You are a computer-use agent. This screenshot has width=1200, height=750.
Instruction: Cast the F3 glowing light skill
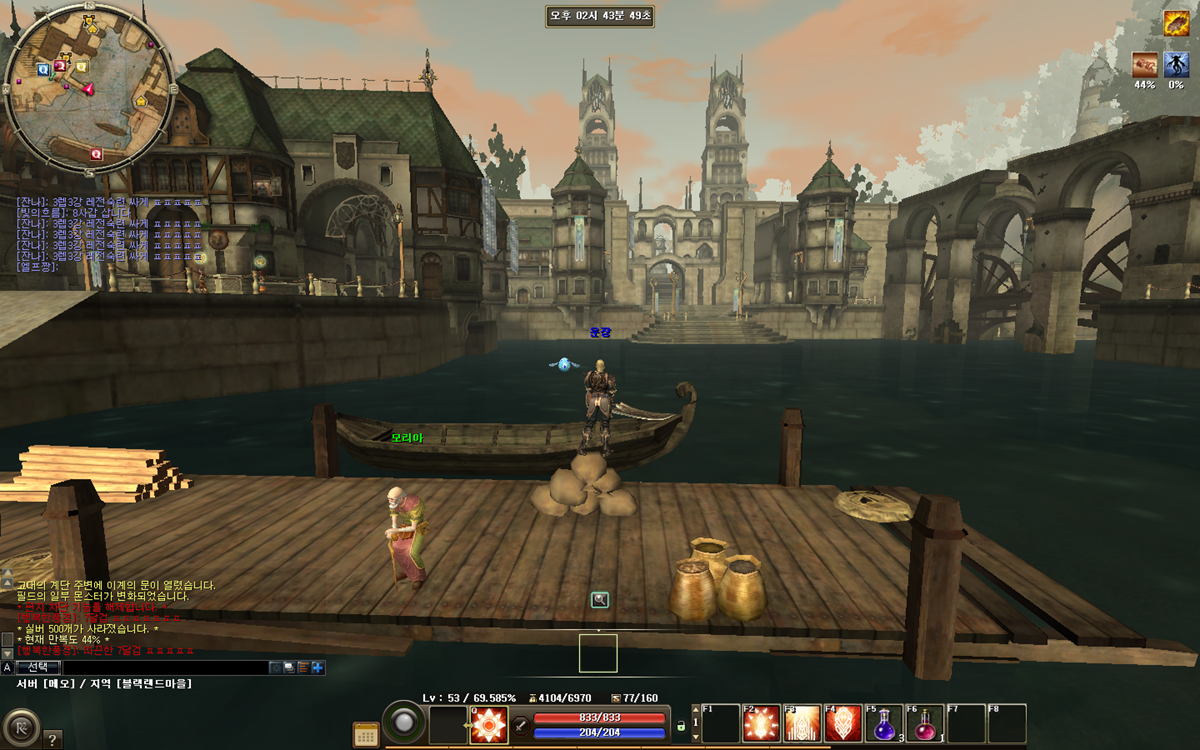[x=802, y=724]
